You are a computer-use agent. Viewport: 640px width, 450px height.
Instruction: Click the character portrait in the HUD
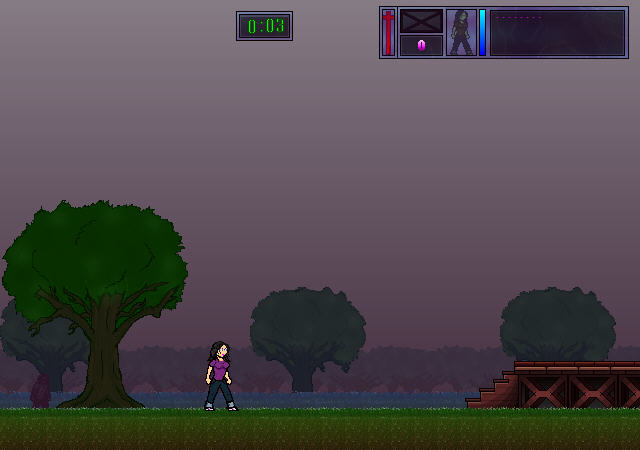point(461,32)
